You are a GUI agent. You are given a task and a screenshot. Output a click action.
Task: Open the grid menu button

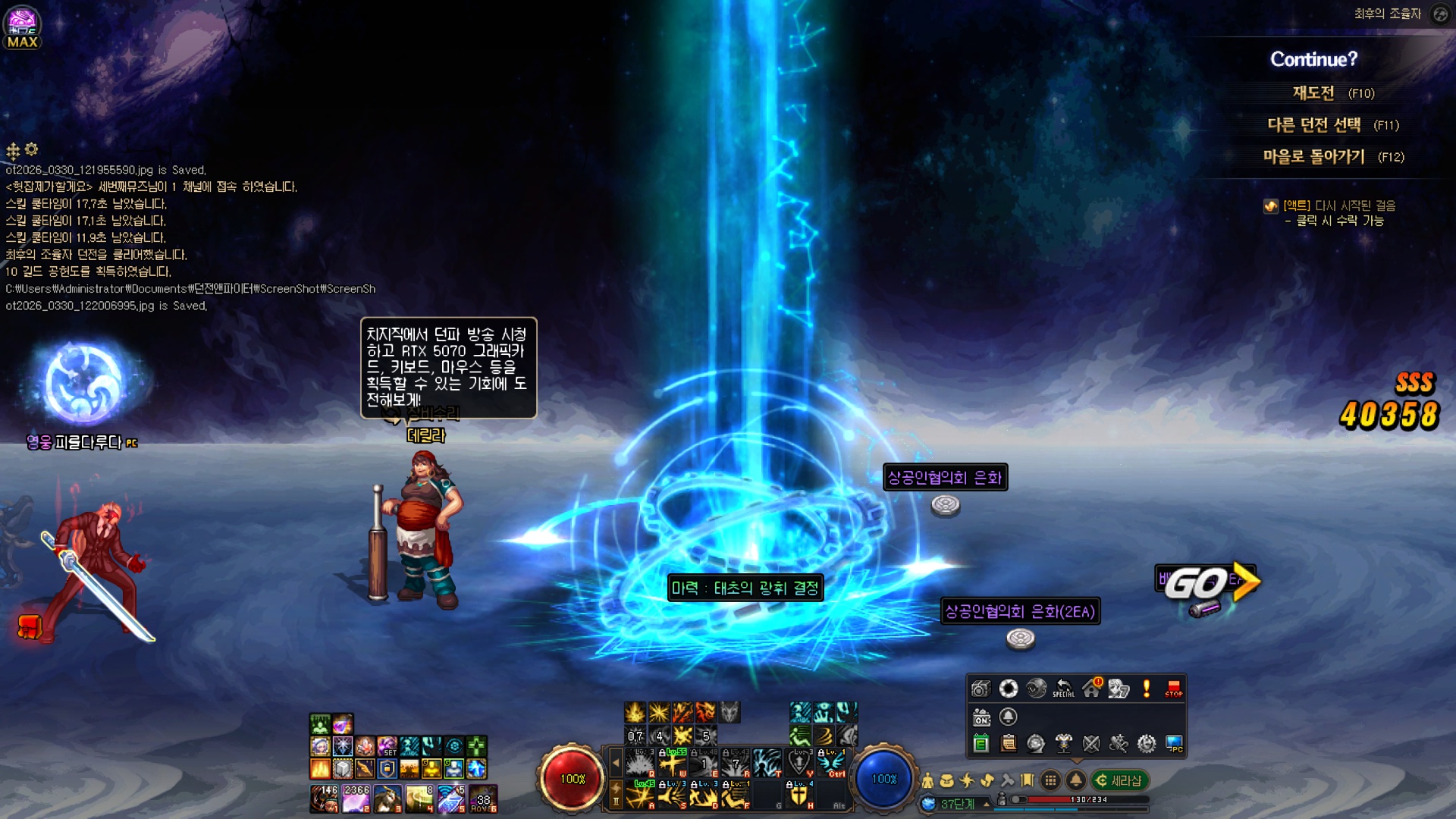pos(1050,780)
